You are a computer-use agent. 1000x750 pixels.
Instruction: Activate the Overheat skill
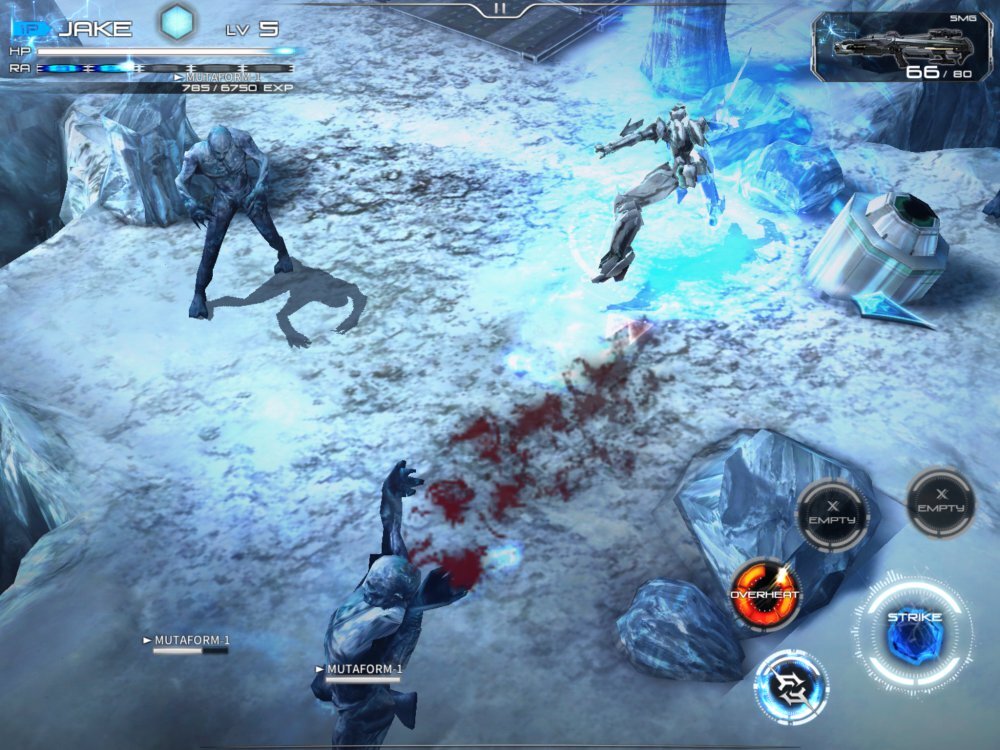point(765,595)
